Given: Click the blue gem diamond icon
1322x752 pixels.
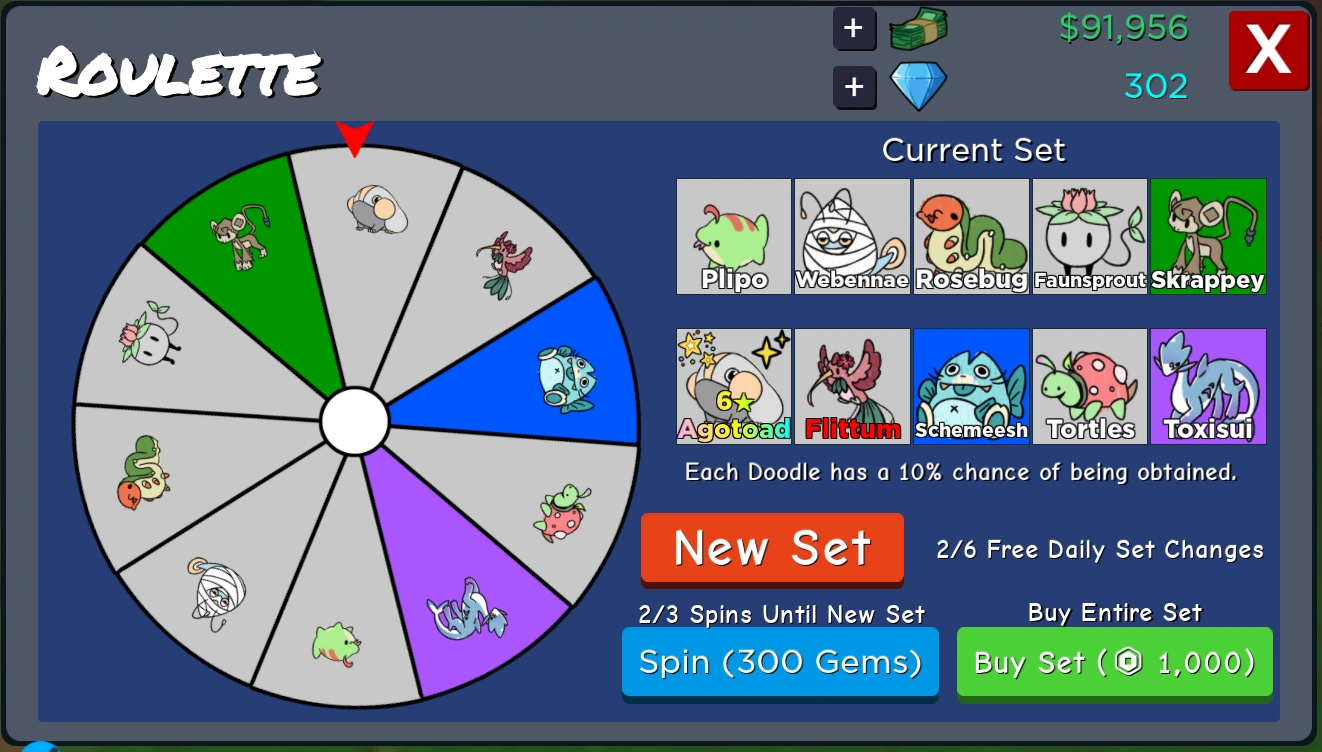Looking at the screenshot, I should coord(917,85).
